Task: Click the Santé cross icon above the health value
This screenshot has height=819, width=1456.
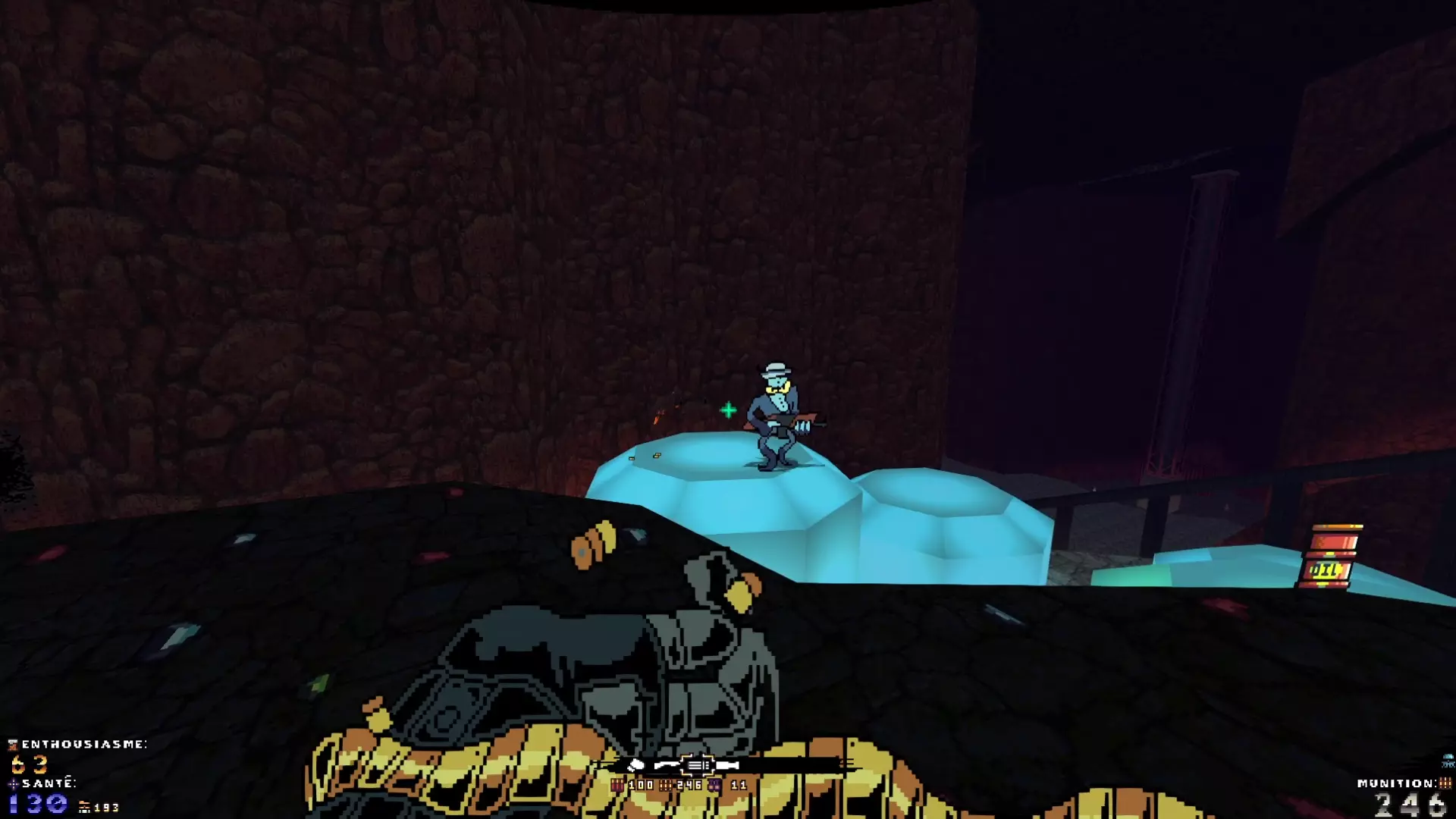Action: [x=14, y=784]
